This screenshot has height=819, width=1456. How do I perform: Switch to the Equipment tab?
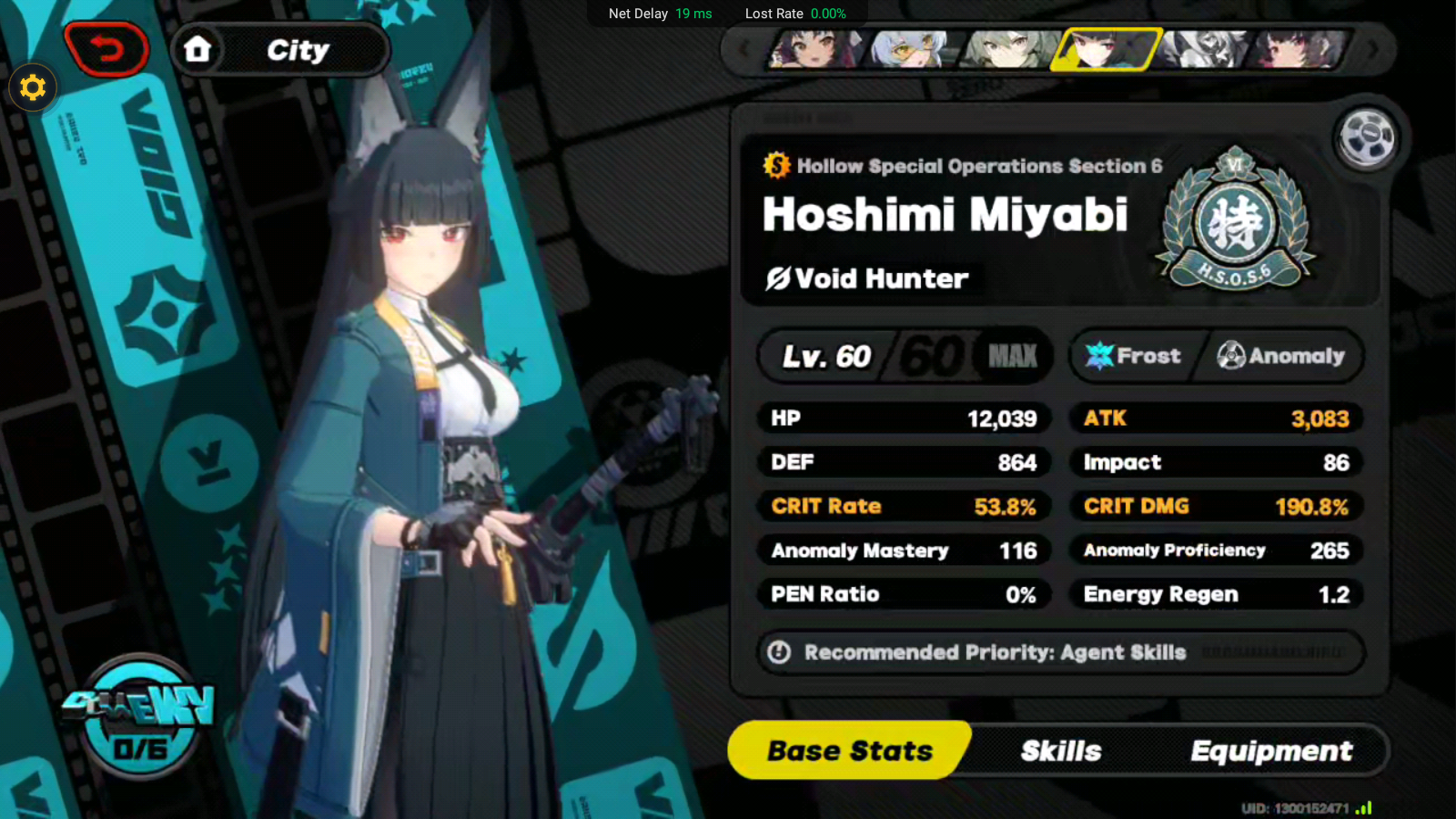pos(1271,751)
